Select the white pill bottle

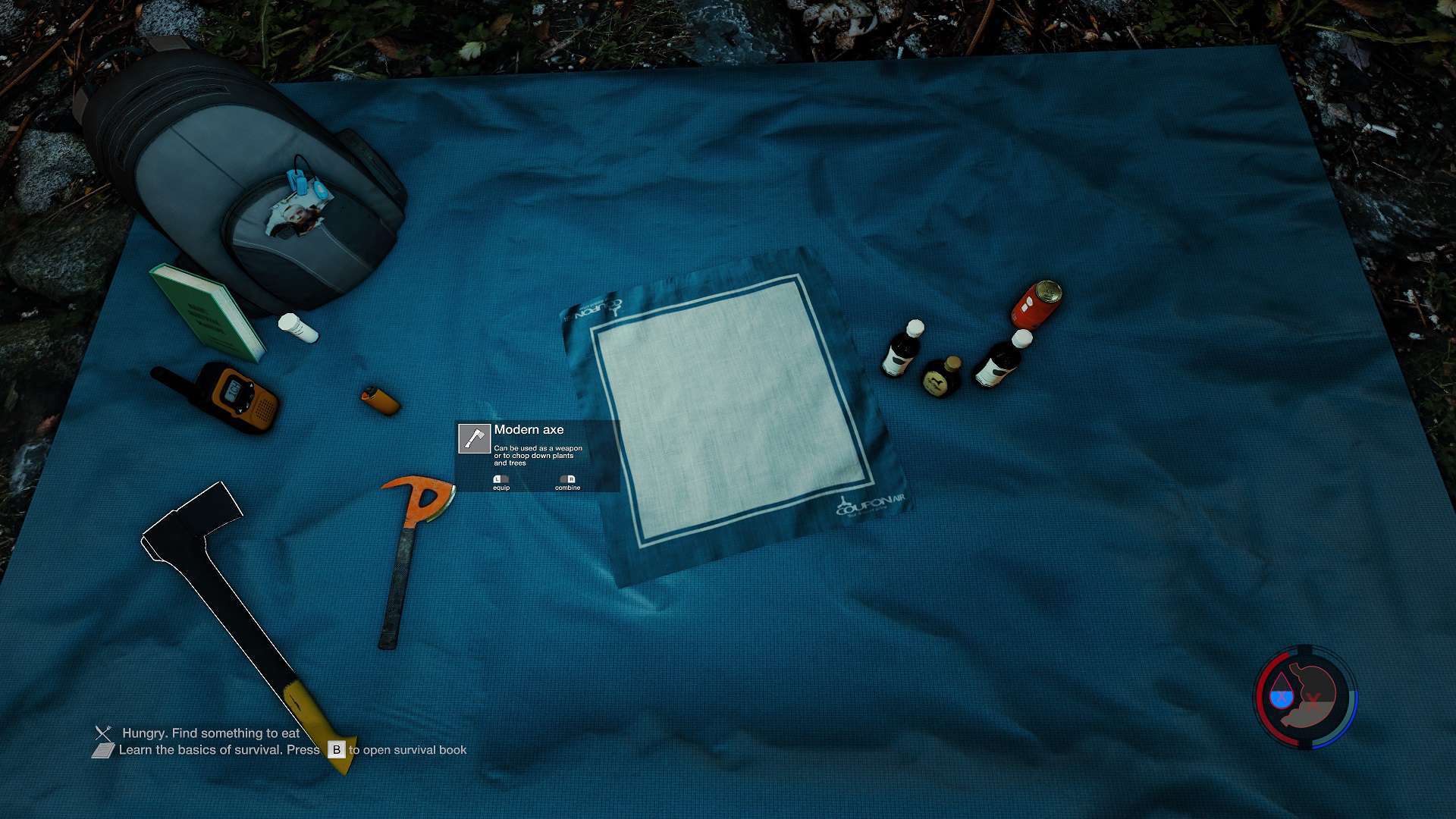[297, 327]
